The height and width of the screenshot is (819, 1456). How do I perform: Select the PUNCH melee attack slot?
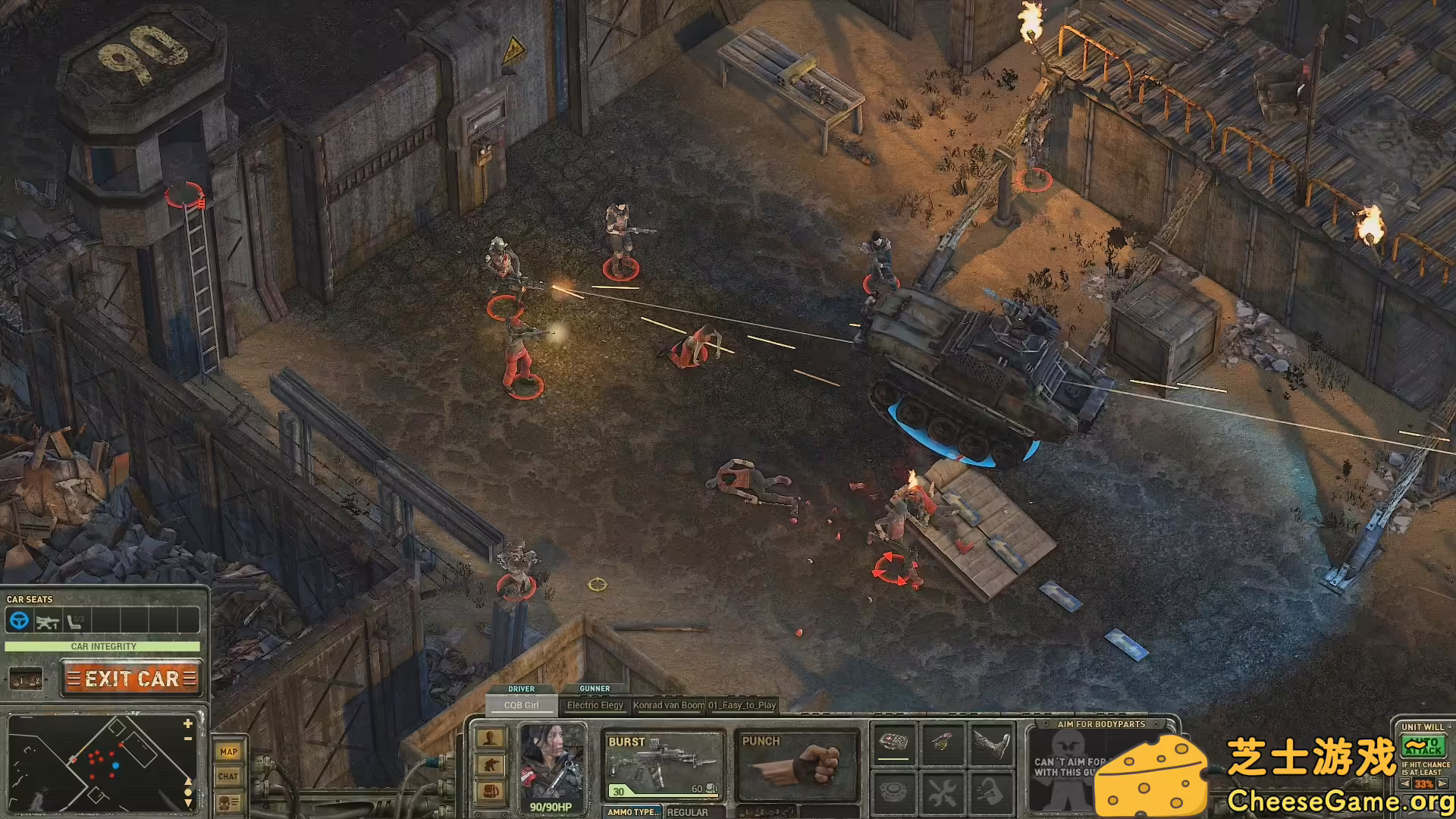point(798,764)
